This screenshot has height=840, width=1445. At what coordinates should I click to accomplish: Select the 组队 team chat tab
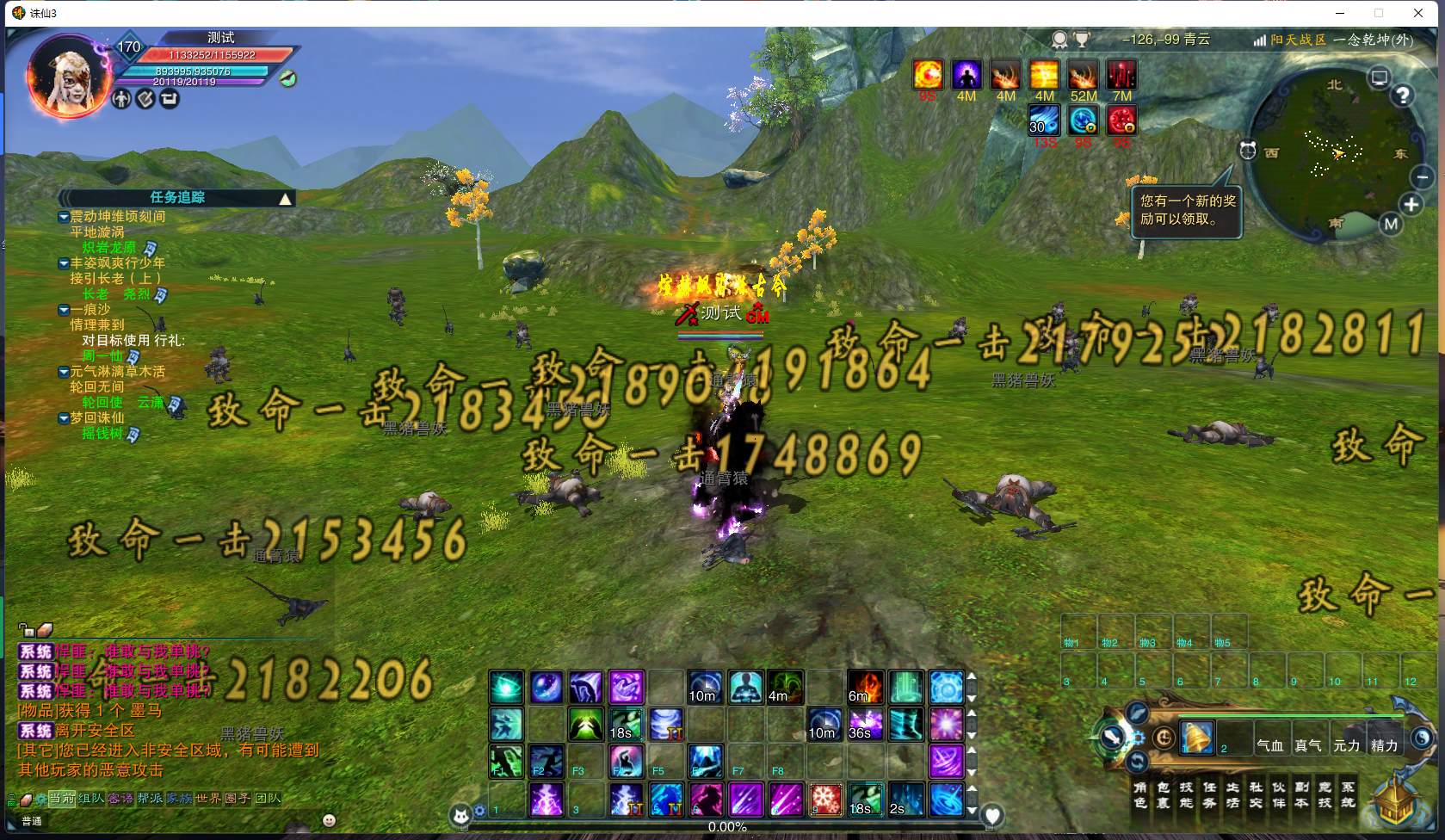(x=91, y=799)
